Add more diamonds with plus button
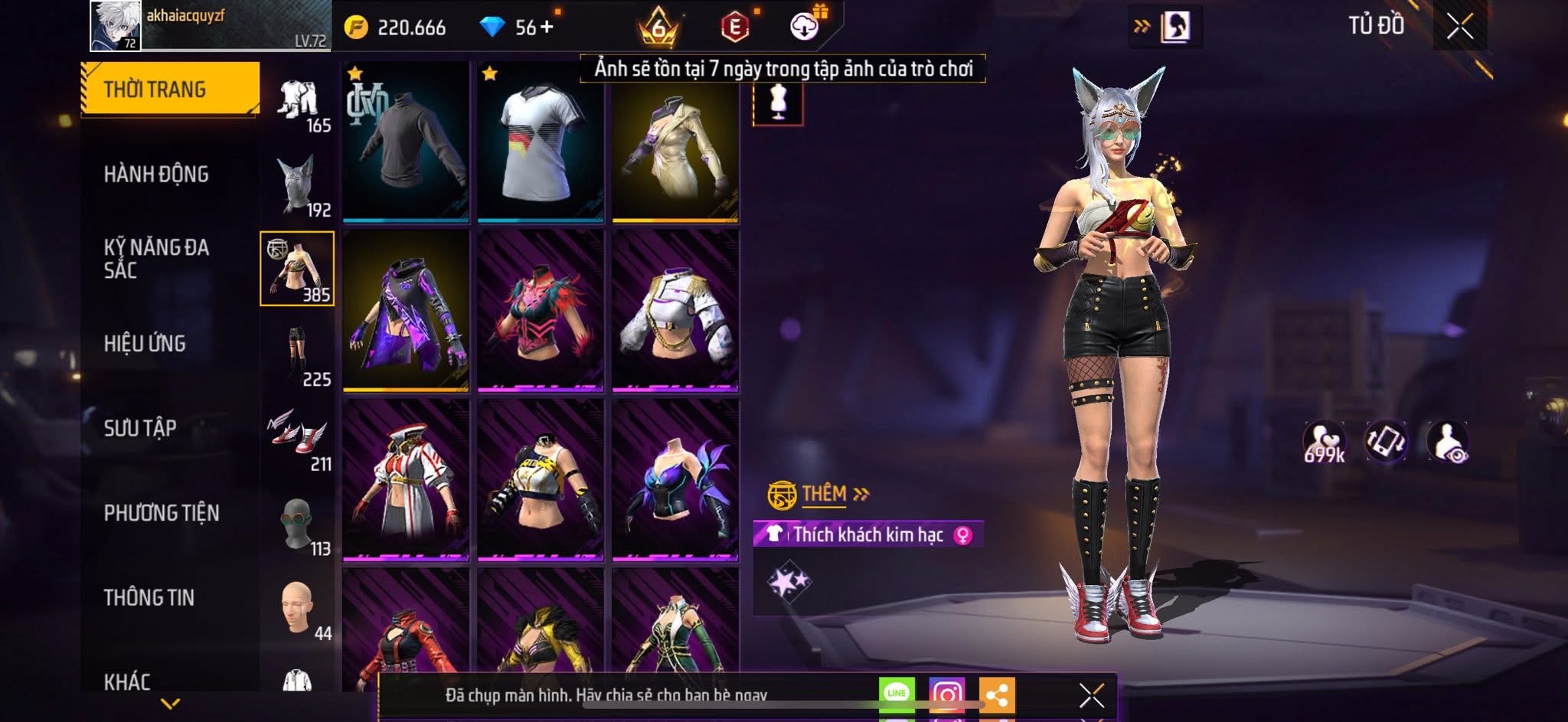The image size is (1568, 722). [x=547, y=28]
